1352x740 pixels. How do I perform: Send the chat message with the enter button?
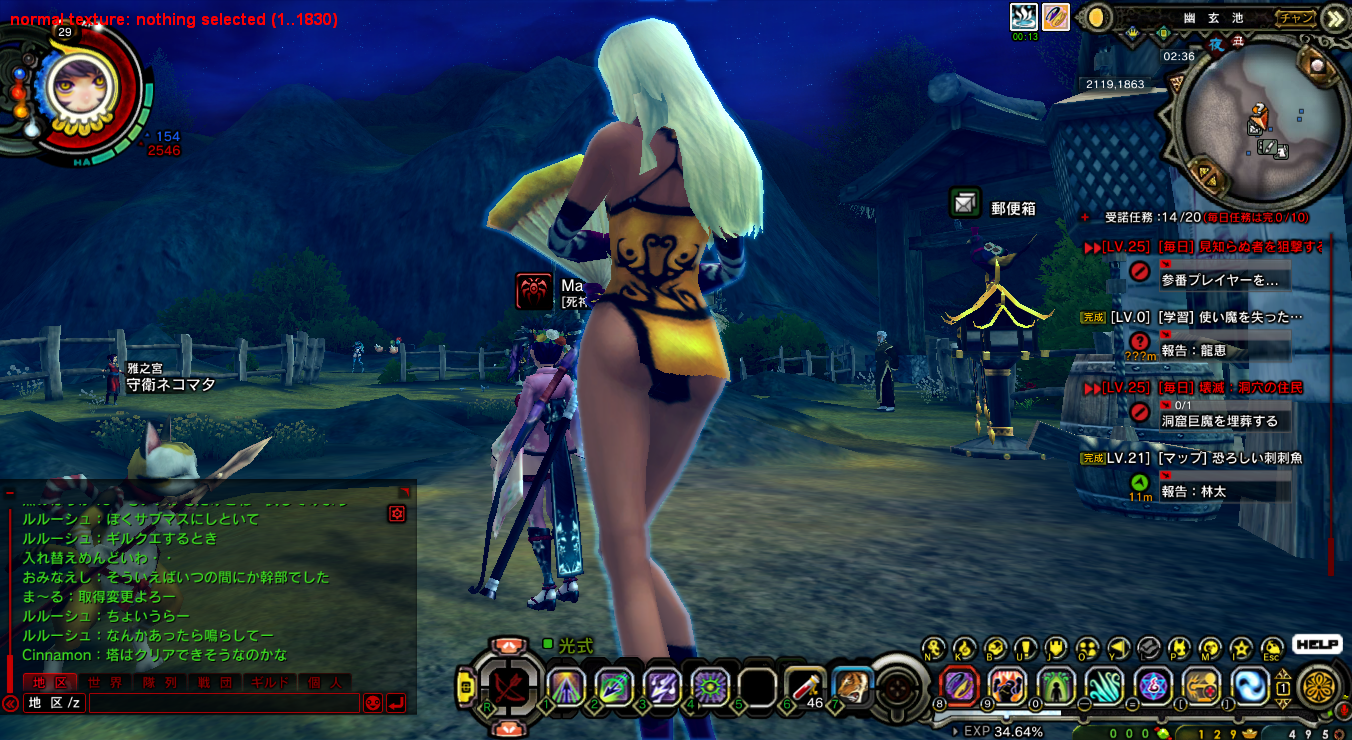tap(396, 703)
